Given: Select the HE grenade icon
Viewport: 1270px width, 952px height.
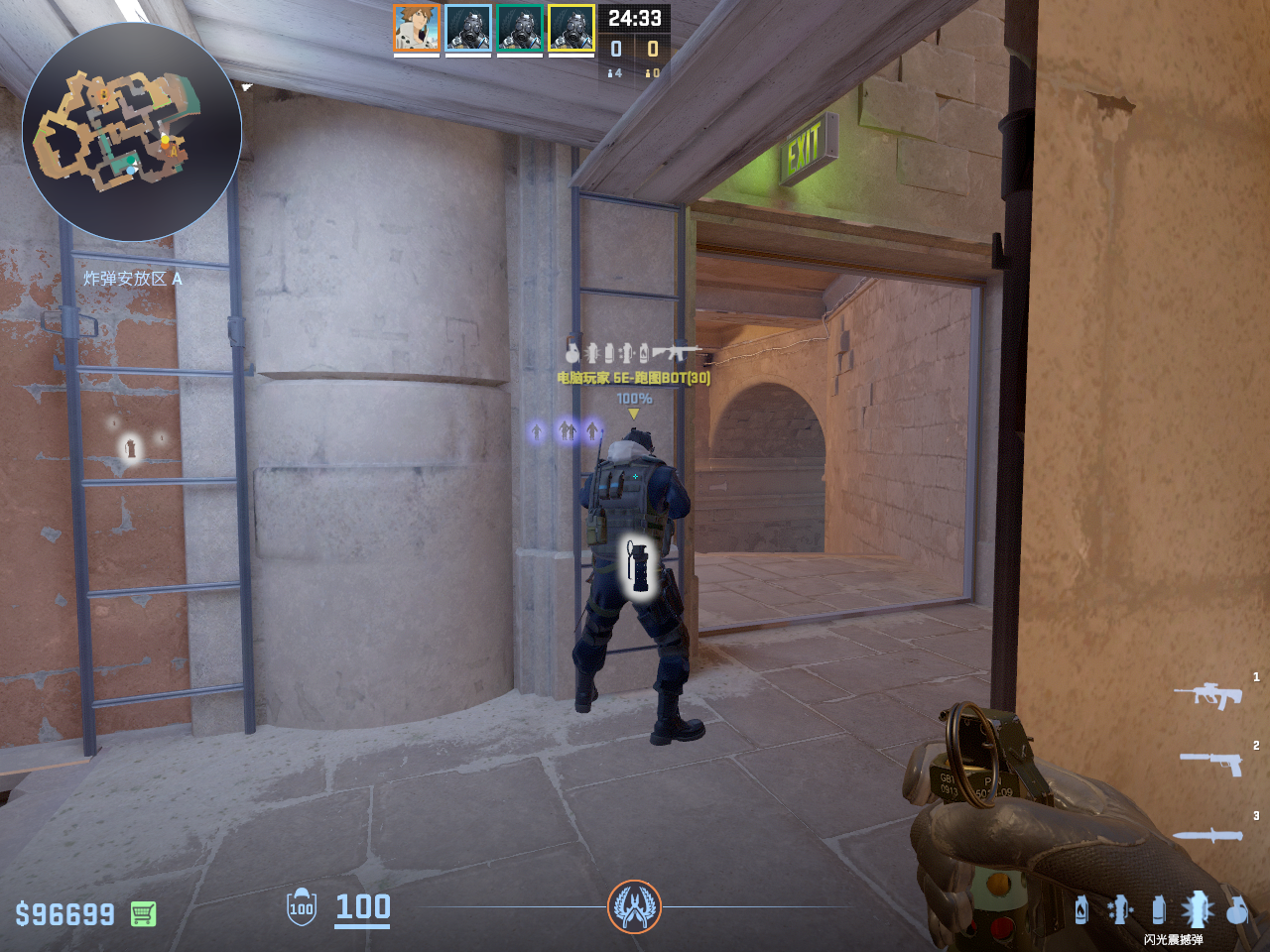Looking at the screenshot, I should 1236,908.
